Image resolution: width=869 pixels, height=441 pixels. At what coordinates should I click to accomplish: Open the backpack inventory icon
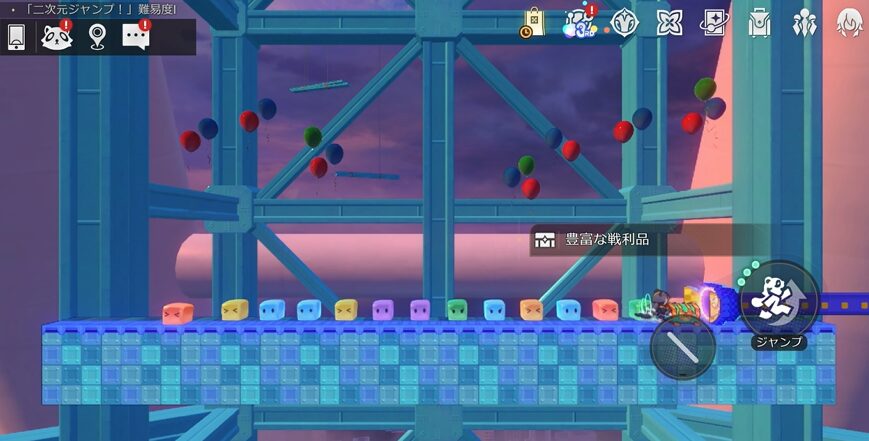[x=759, y=22]
